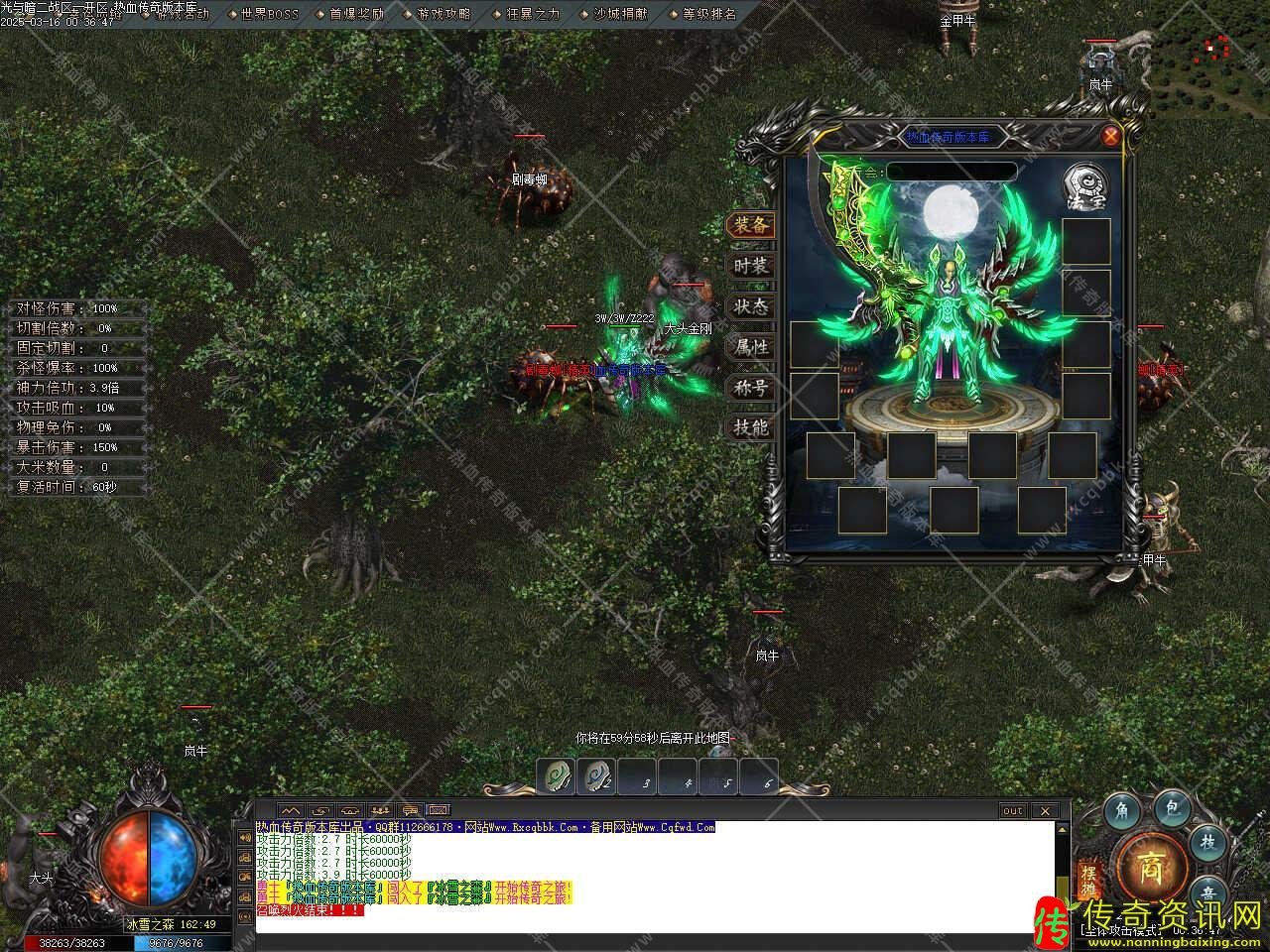Open the 游戏攻略 game guide
Viewport: 1270px width, 952px height.
pos(444,14)
